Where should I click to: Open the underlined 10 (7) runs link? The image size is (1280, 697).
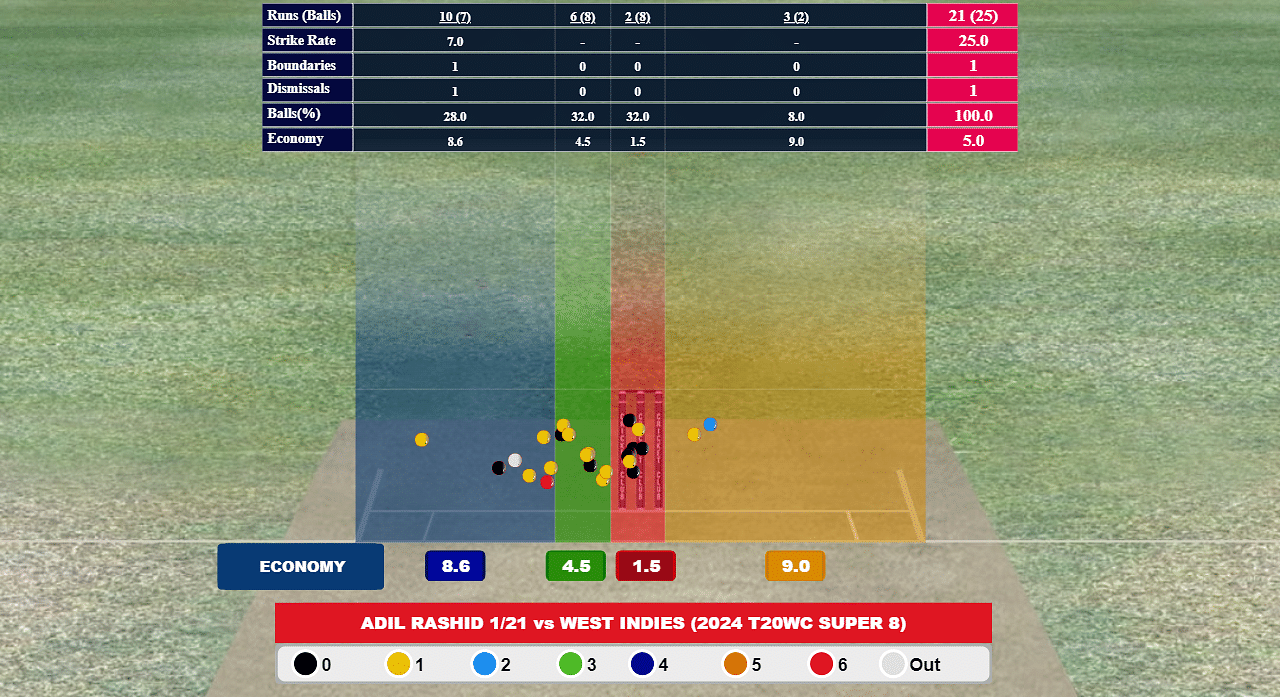coord(454,17)
